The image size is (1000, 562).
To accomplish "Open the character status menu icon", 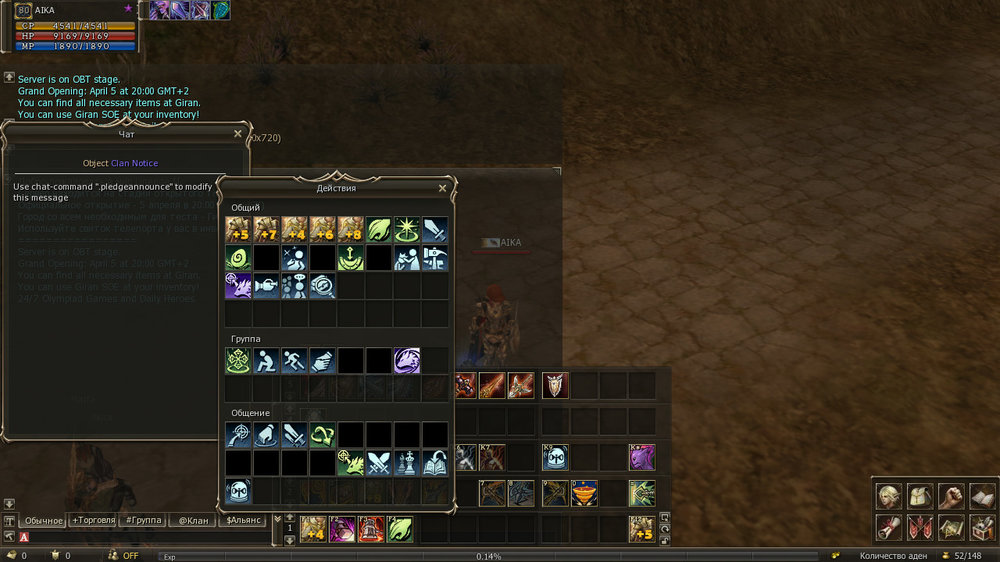I will (x=889, y=496).
